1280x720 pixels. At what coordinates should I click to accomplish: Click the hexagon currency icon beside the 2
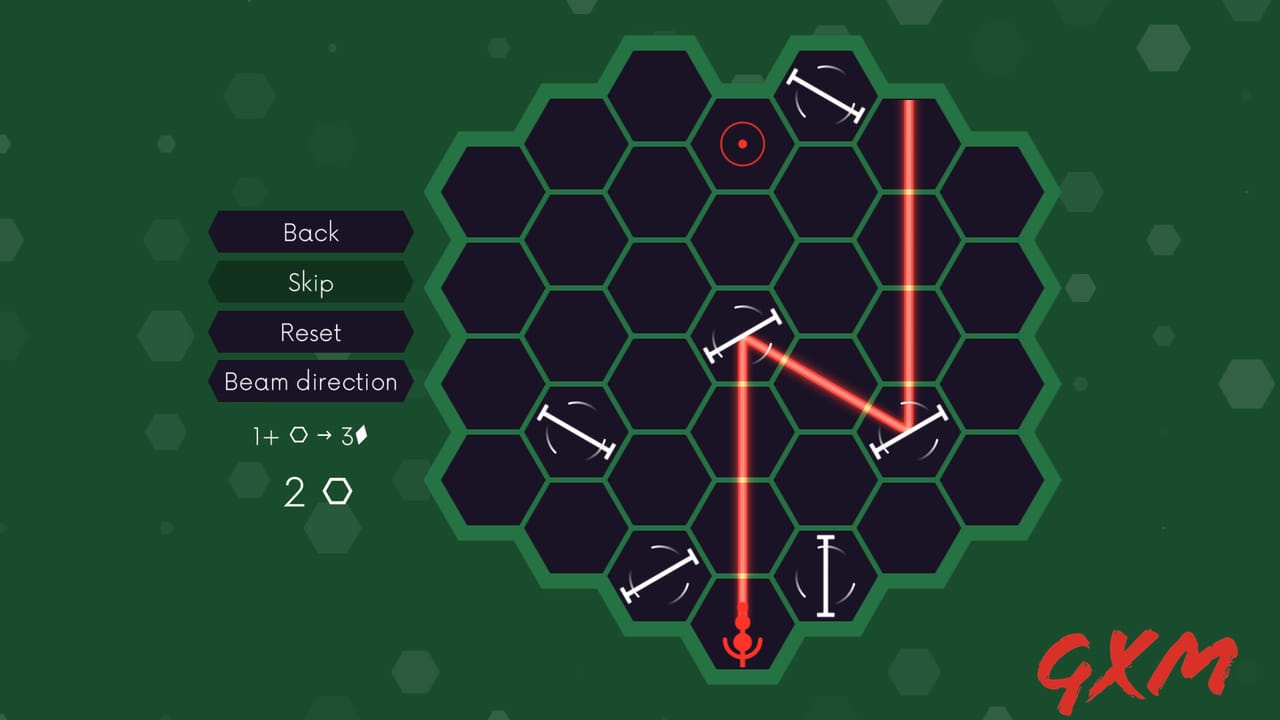(337, 491)
